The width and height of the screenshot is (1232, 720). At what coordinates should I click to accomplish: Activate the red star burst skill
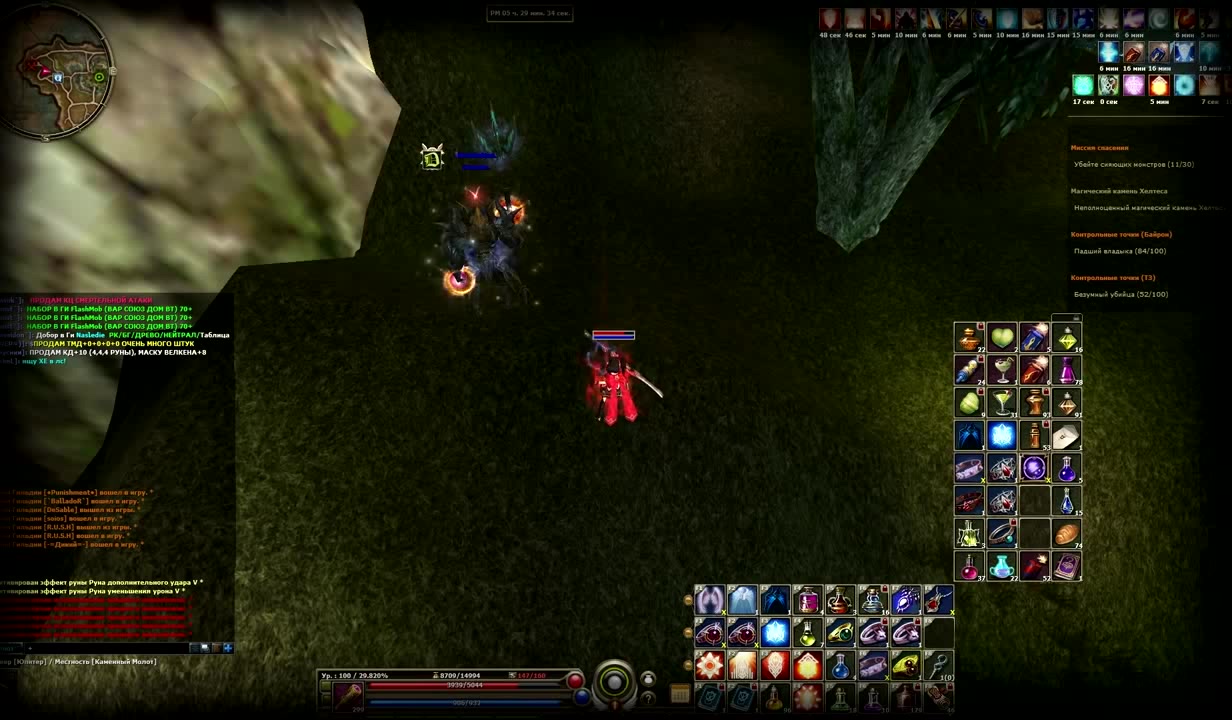pyautogui.click(x=710, y=665)
